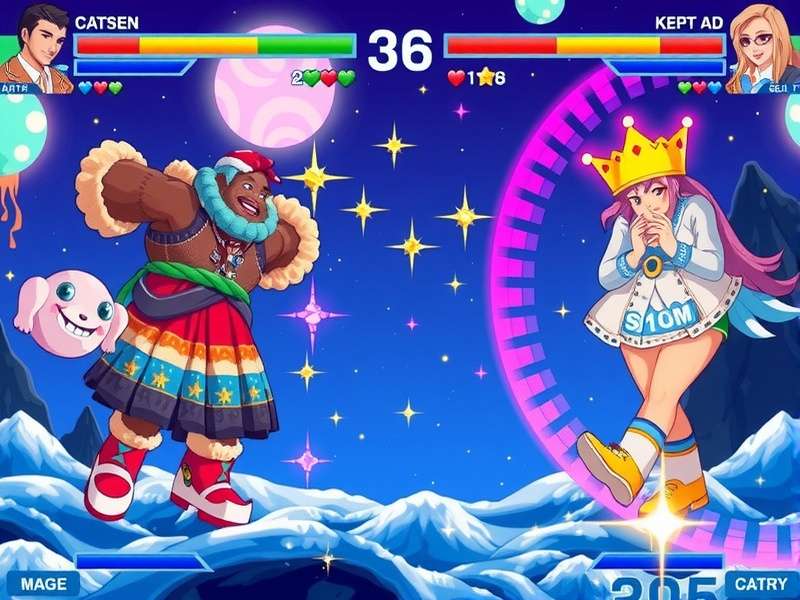Select the dark-haired man's portrait
The image size is (800, 600).
[x=35, y=45]
